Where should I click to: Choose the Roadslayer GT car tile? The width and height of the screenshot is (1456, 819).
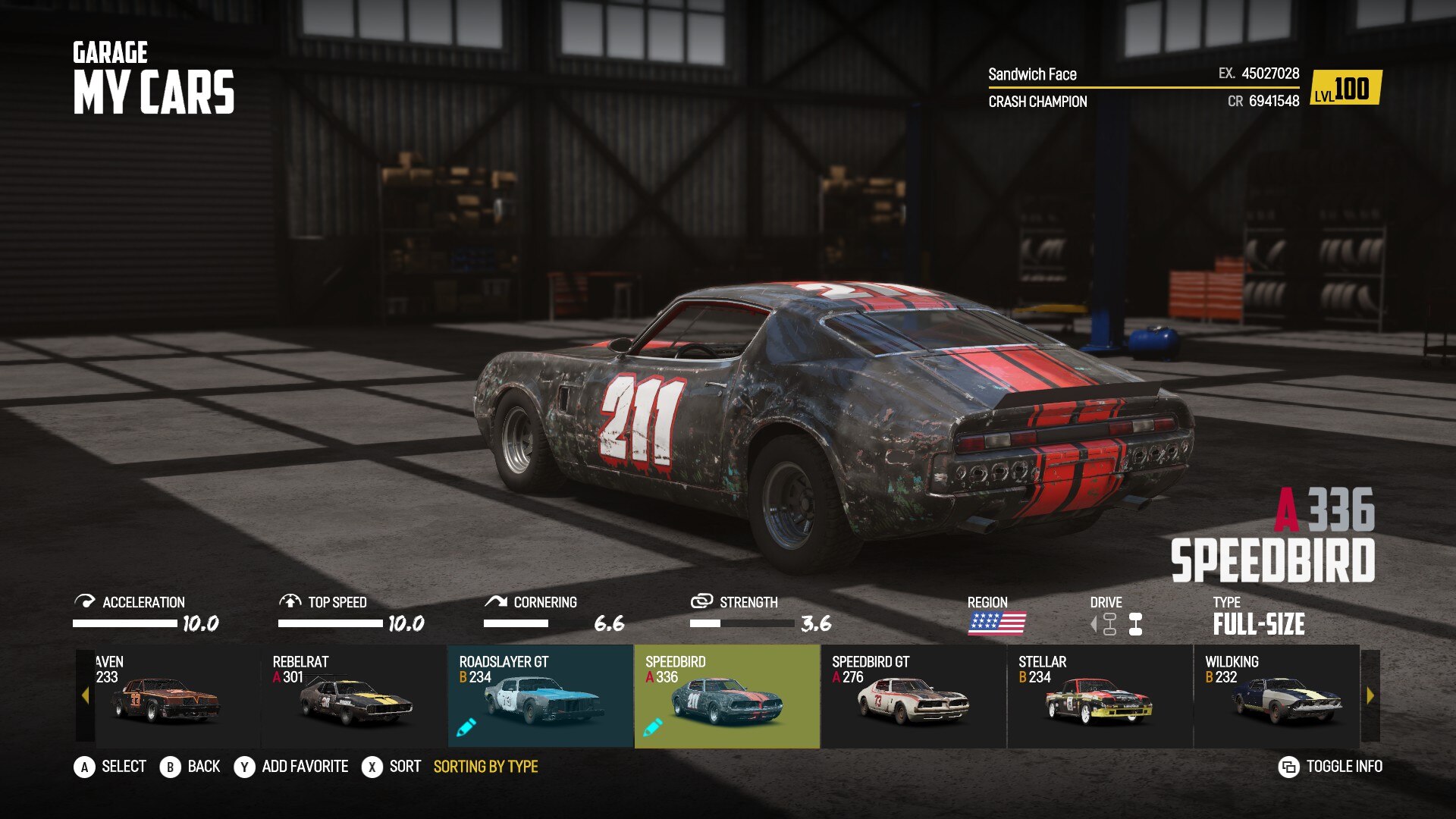tap(541, 696)
